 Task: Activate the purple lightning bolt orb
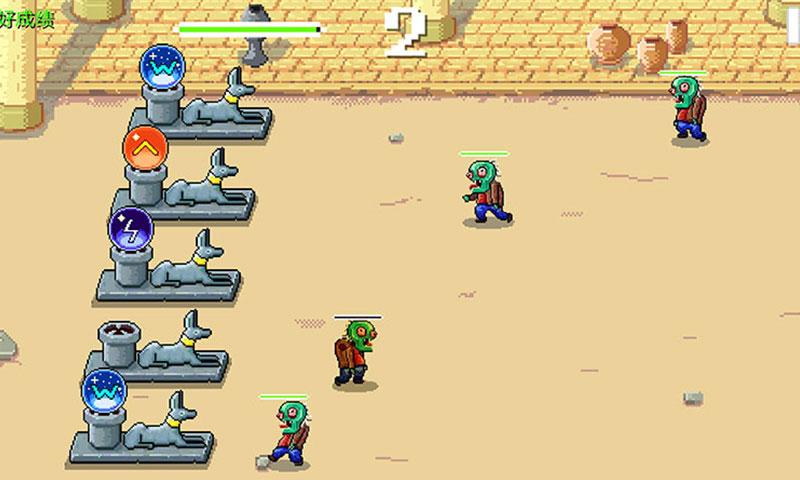coord(130,228)
